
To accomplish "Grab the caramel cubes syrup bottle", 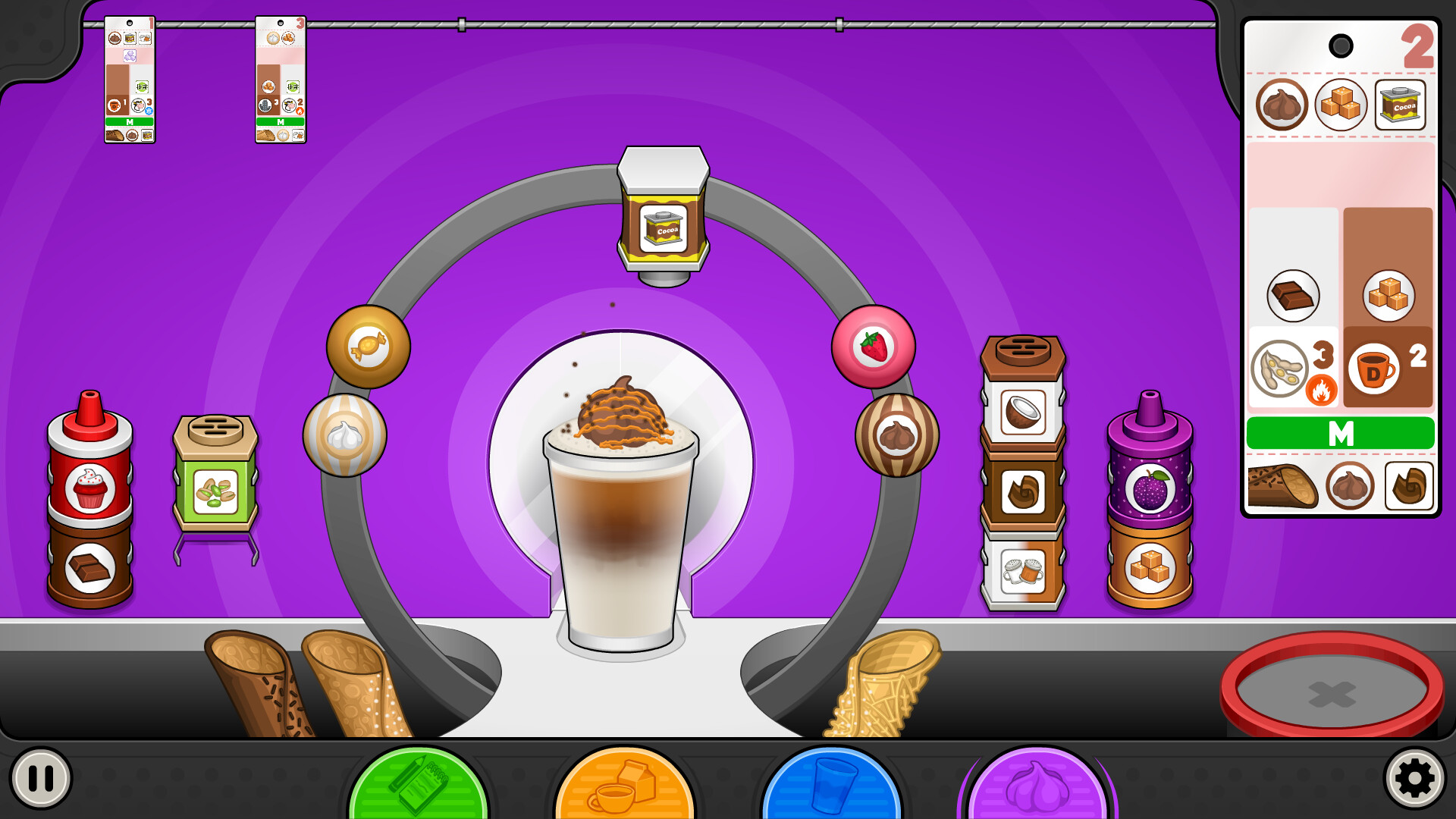I will pos(1150,566).
